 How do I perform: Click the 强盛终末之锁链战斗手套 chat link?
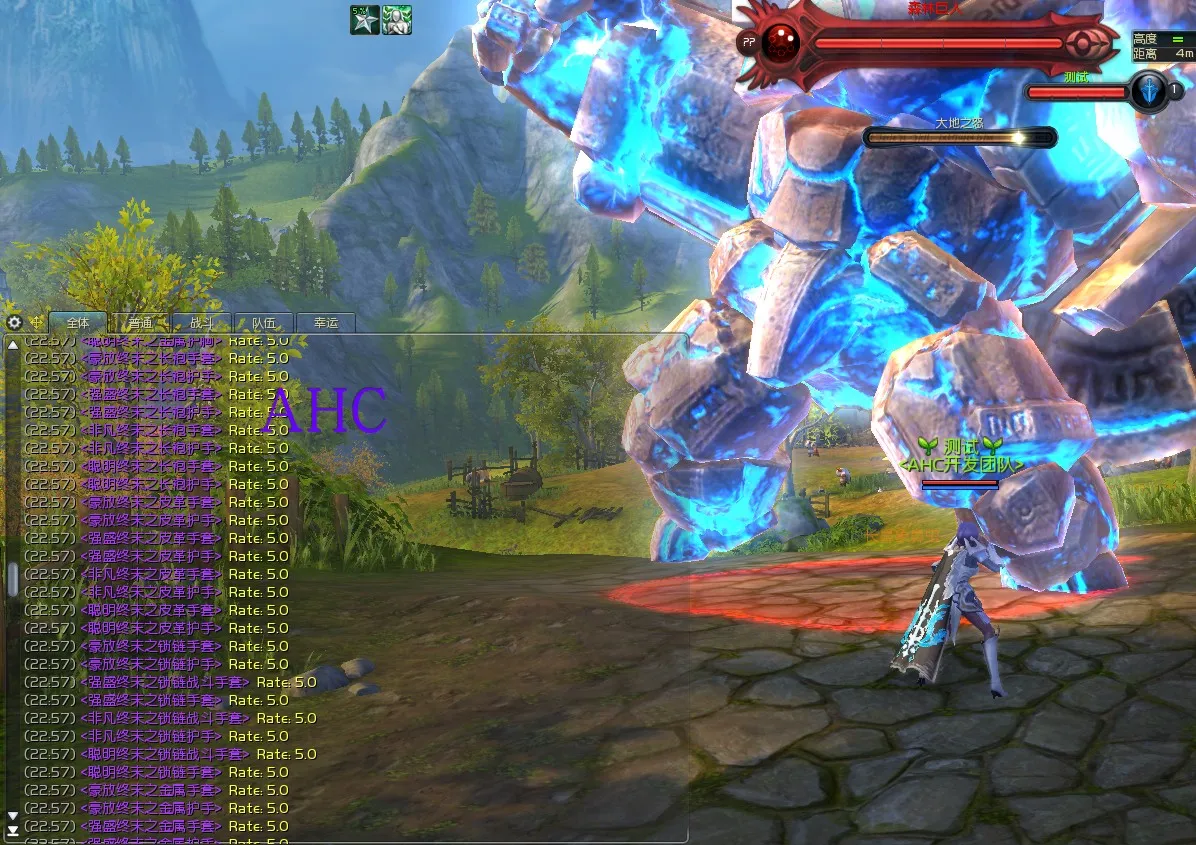(x=164, y=682)
